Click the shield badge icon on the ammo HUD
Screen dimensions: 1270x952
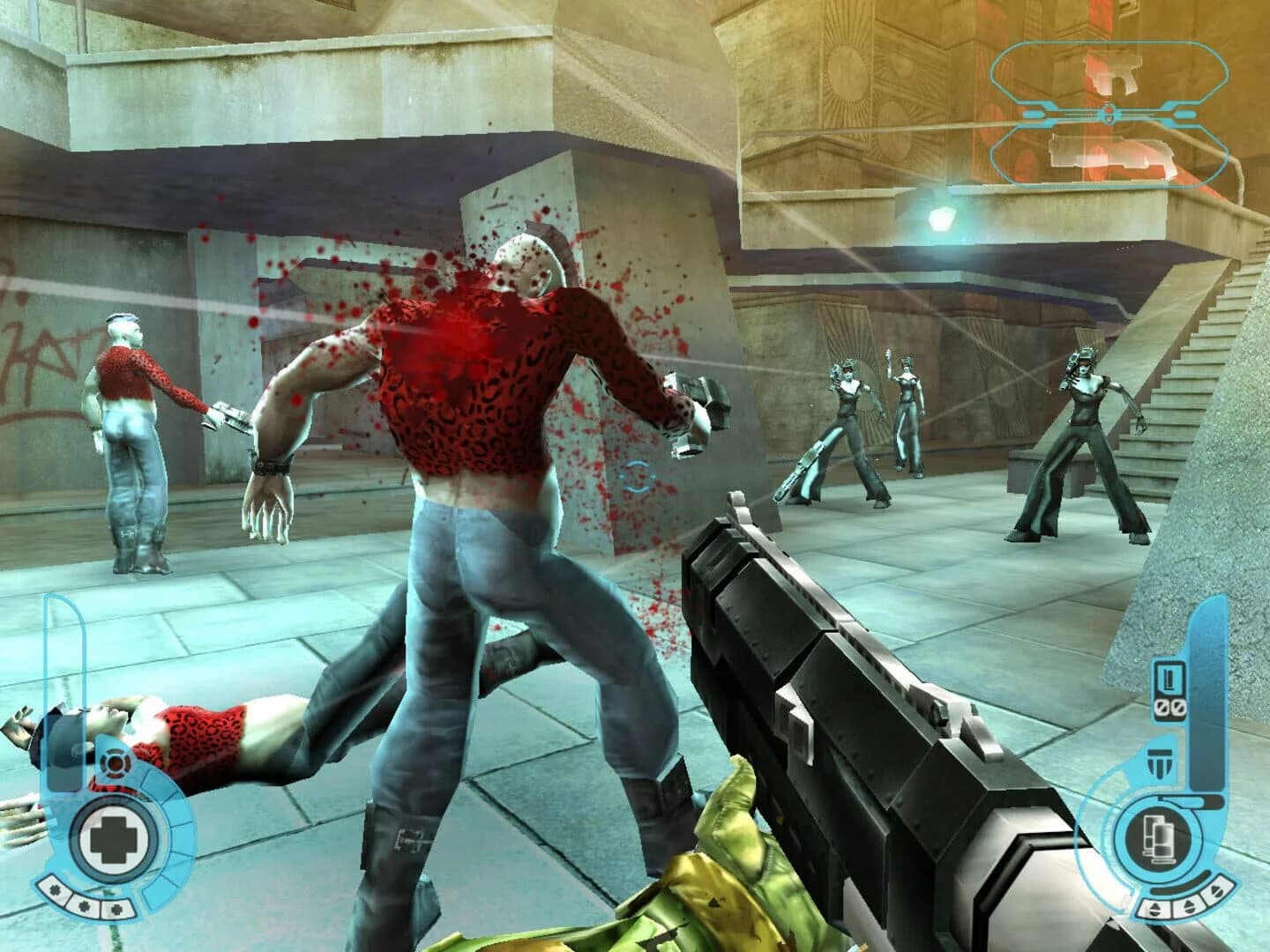click(1161, 762)
